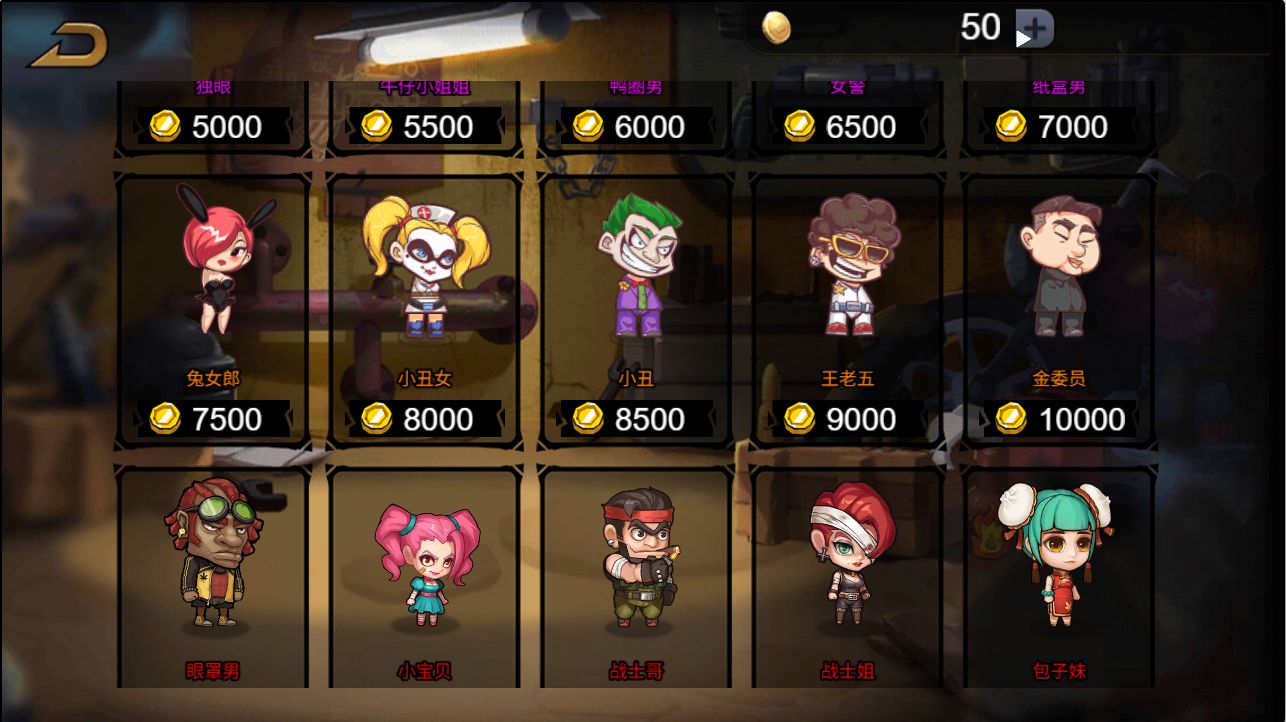The height and width of the screenshot is (722, 1286).
Task: Select the 包子妹 character in red dress
Action: click(x=1060, y=560)
